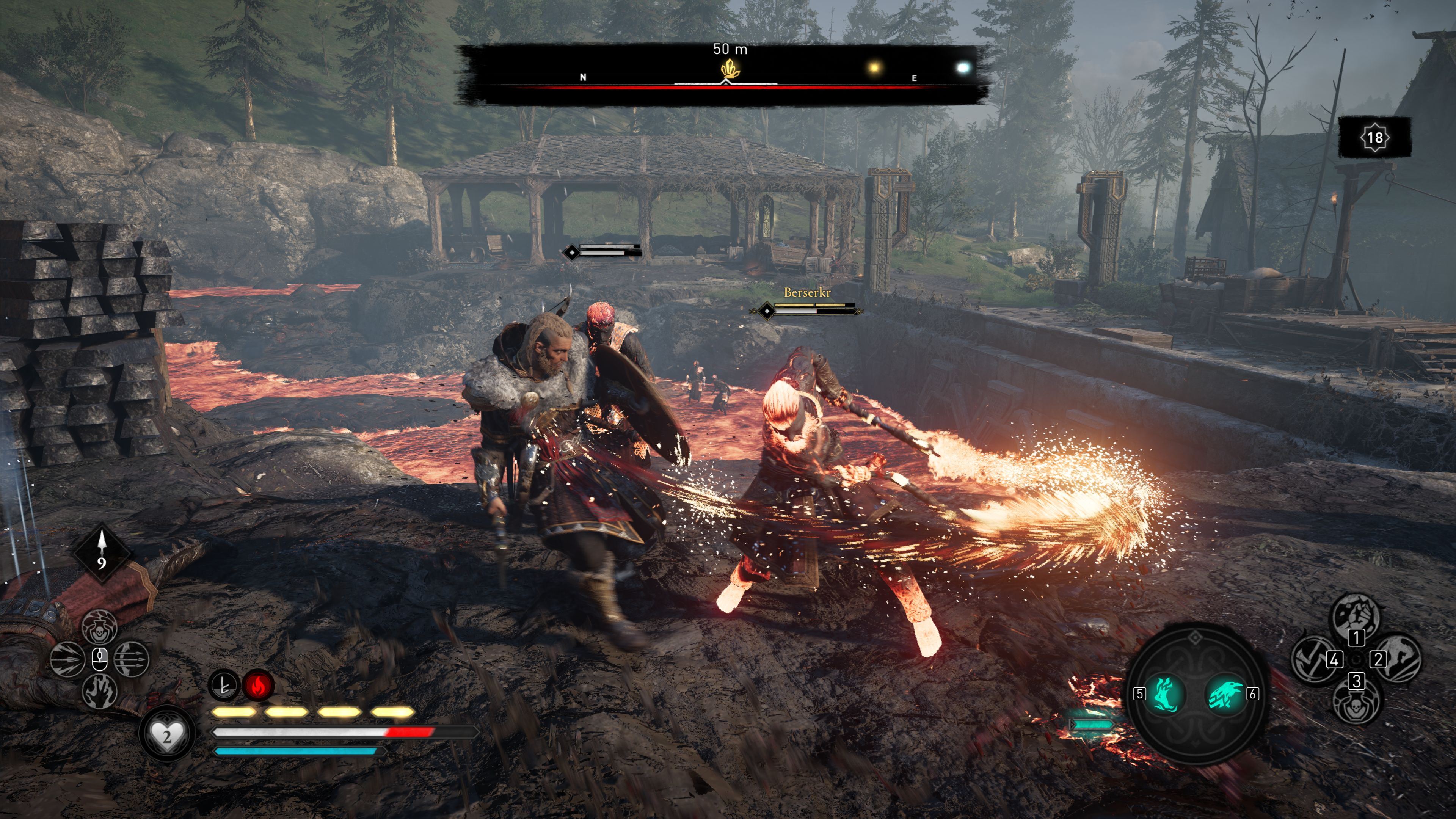Viewport: 1456px width, 819px height.
Task: Activate the crossed axes melee ability
Action: pyautogui.click(x=1313, y=659)
